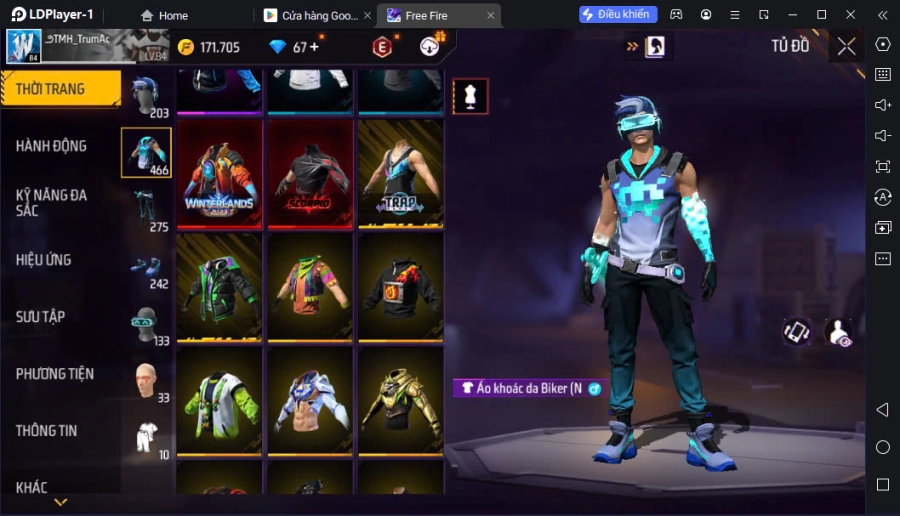Switch to the pants subcategory with 275 items
This screenshot has height=516, width=900.
[146, 209]
